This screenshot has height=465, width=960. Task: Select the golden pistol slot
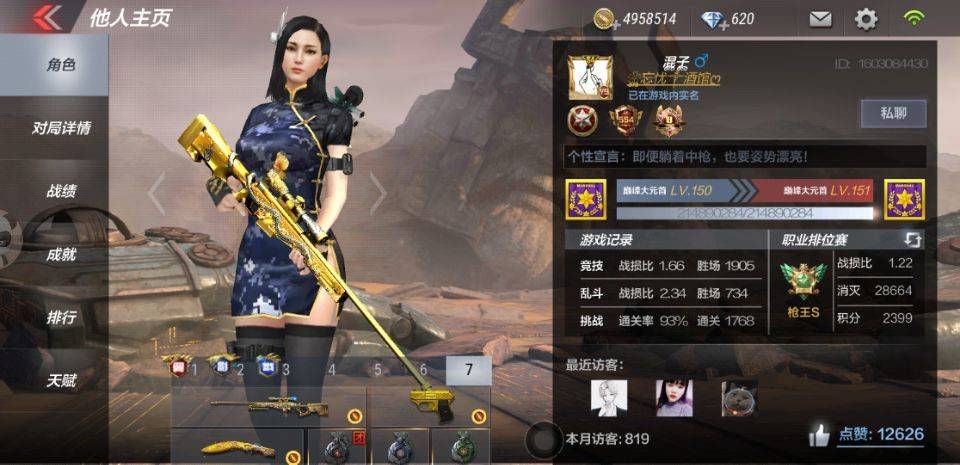click(x=431, y=406)
